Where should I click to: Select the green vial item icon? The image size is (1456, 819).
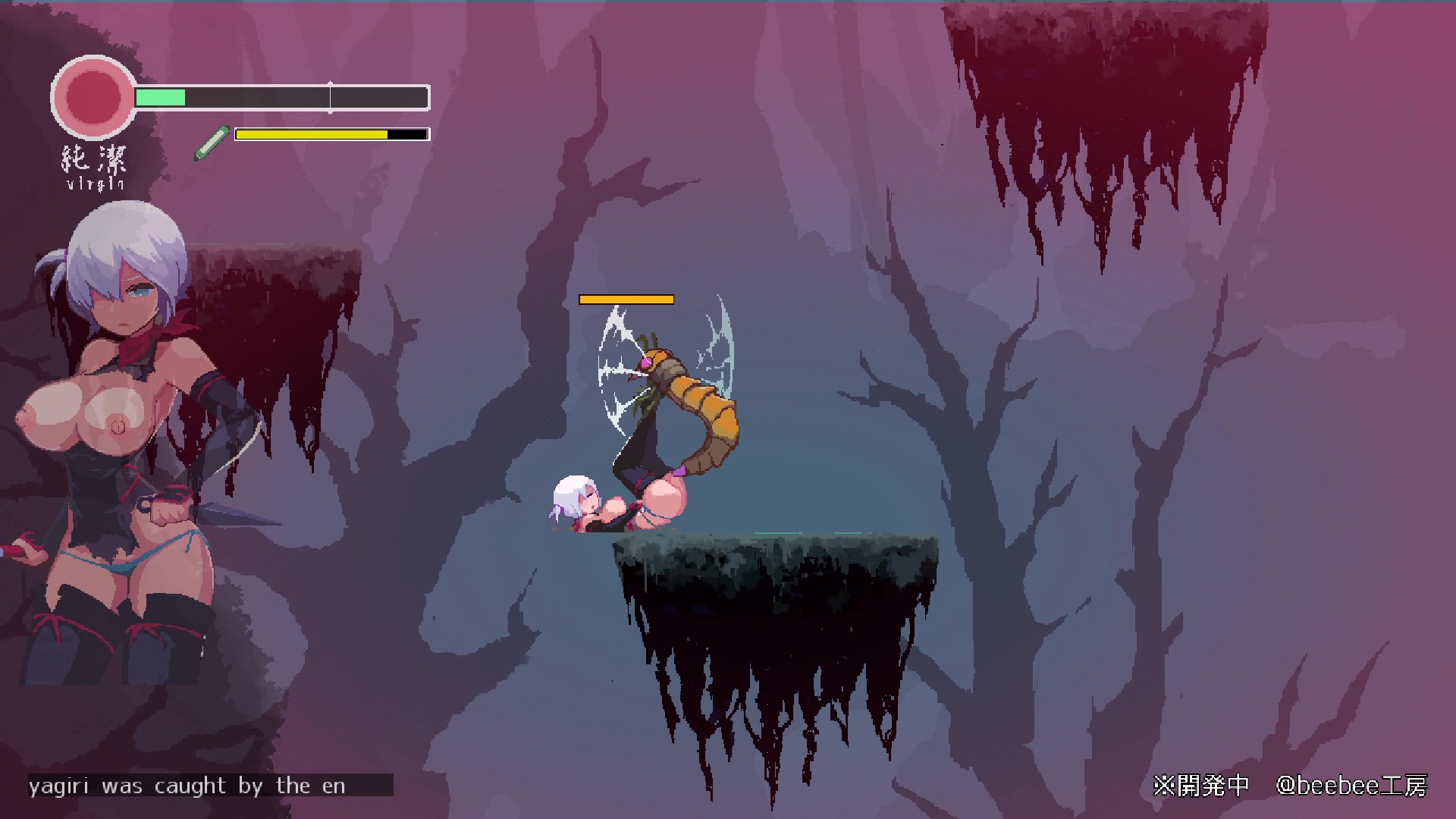point(212,143)
